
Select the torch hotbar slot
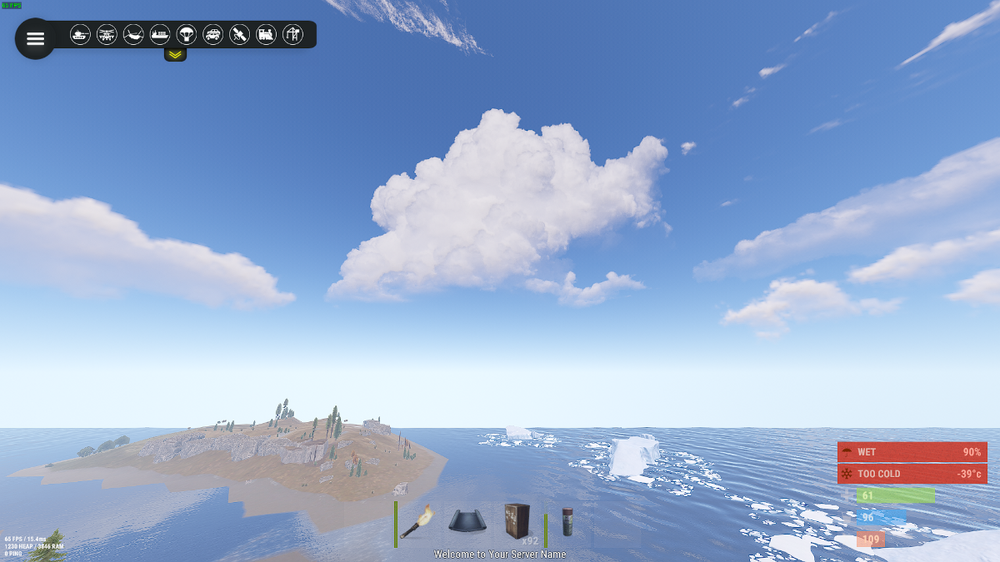tap(416, 522)
